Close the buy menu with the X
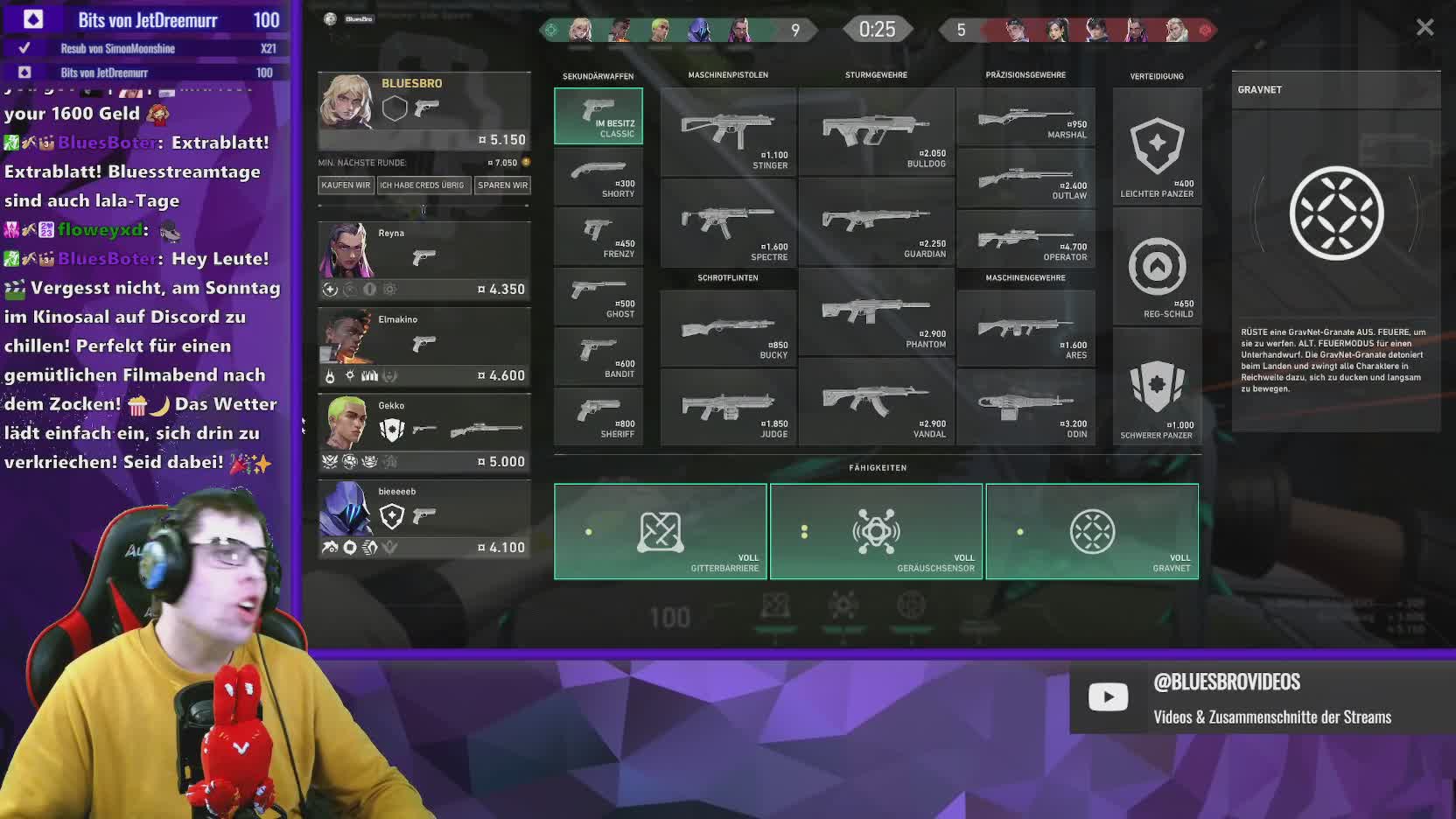This screenshot has height=819, width=1456. [x=1424, y=28]
